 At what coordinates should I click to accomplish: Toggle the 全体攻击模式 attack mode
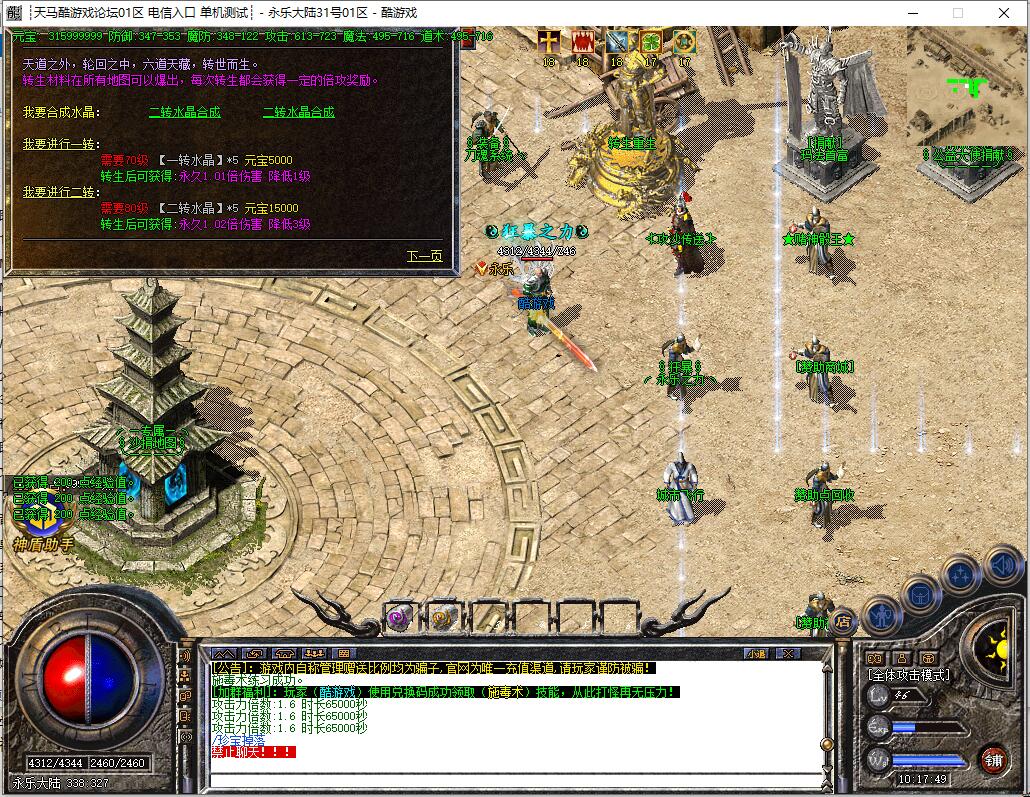click(909, 675)
